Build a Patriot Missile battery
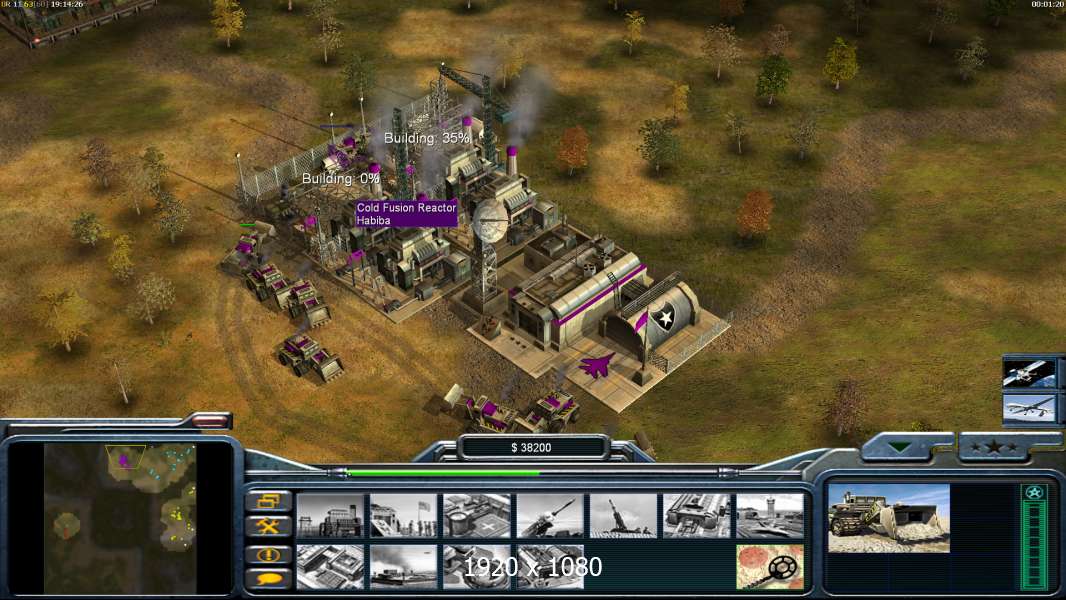 point(550,515)
